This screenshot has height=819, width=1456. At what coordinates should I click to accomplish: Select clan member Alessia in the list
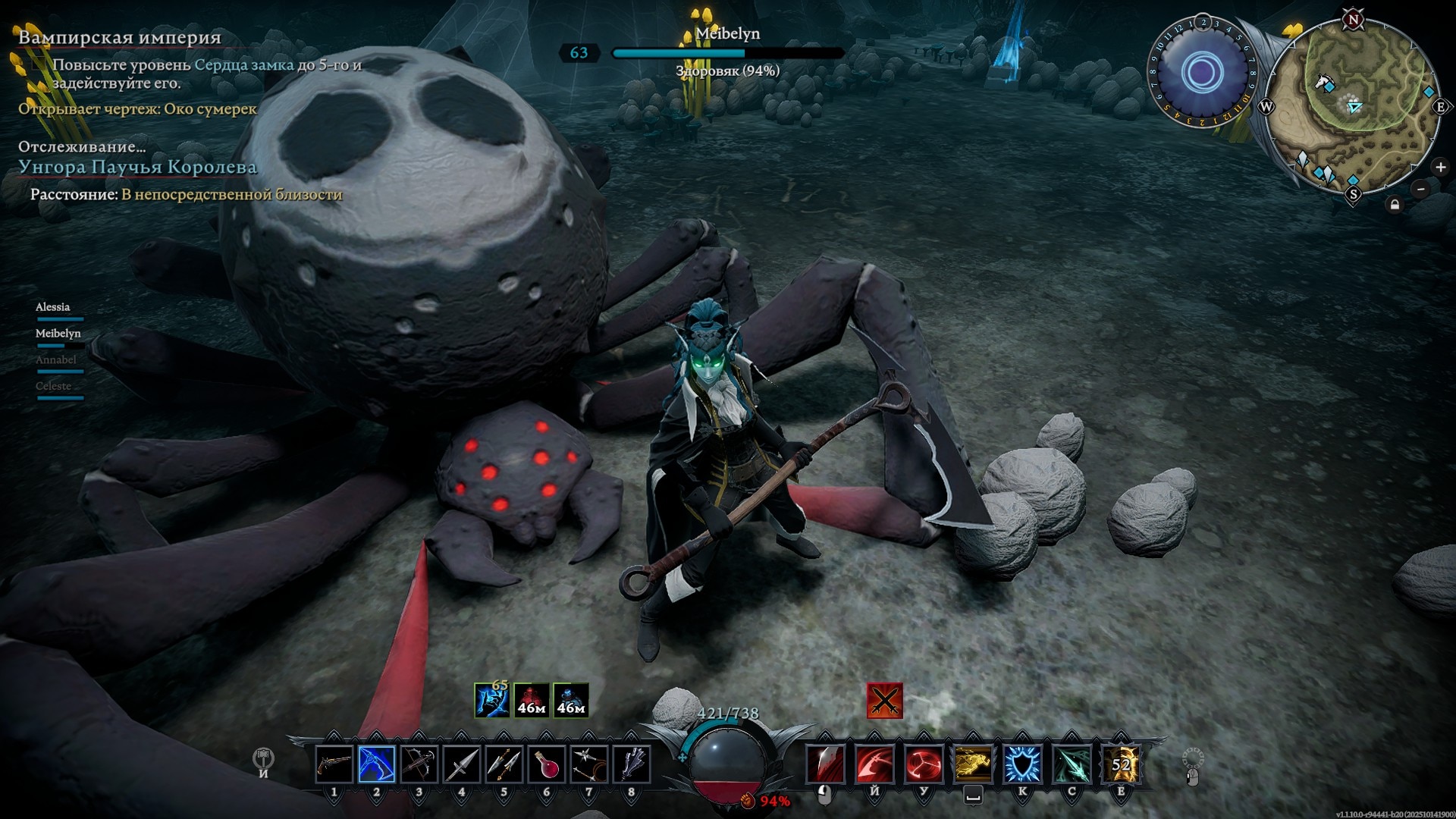(x=53, y=307)
